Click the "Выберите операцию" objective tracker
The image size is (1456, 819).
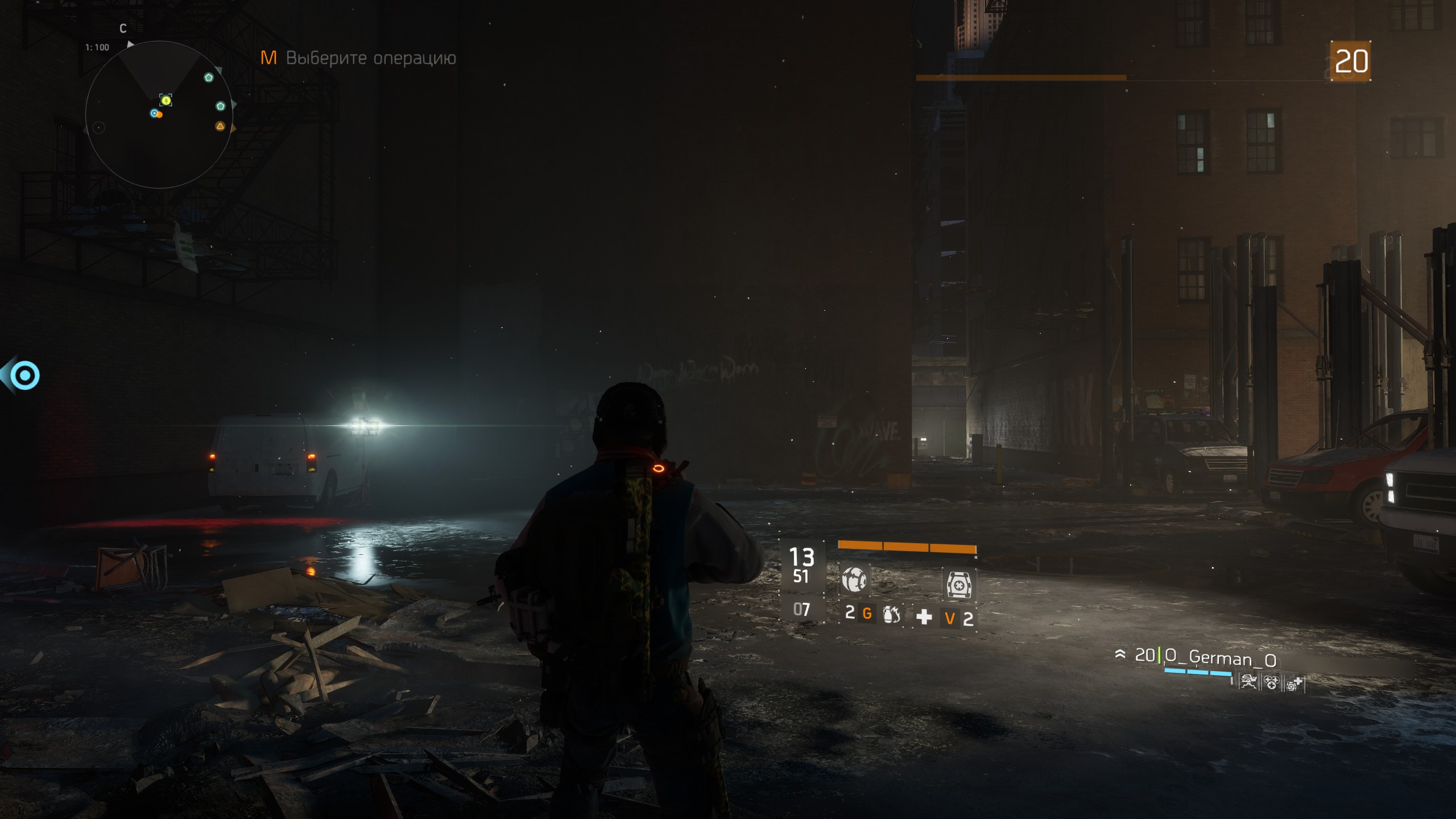[370, 58]
